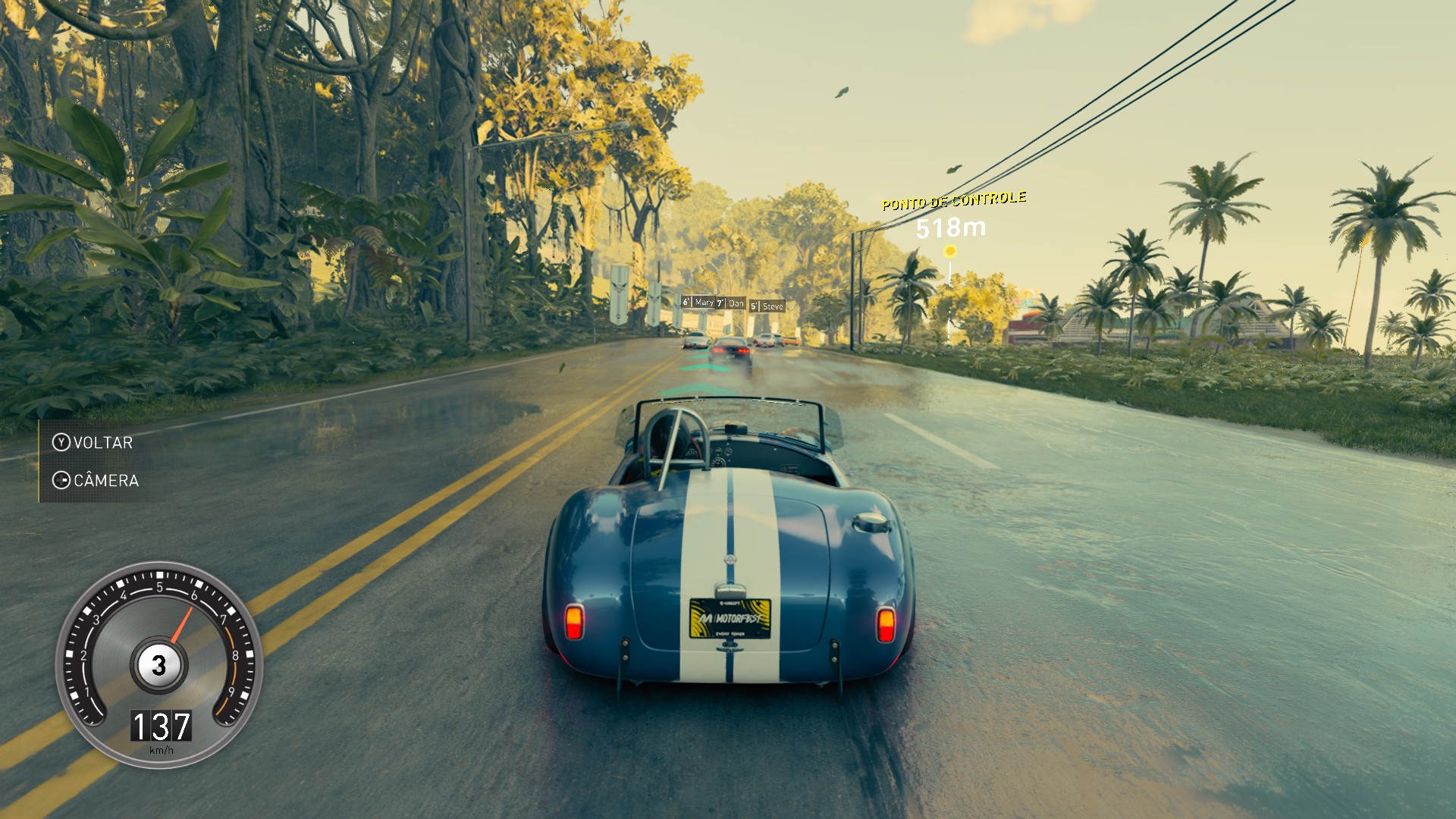Viewport: 1456px width, 819px height.
Task: Select the VOLTAR back option
Action: (x=93, y=443)
